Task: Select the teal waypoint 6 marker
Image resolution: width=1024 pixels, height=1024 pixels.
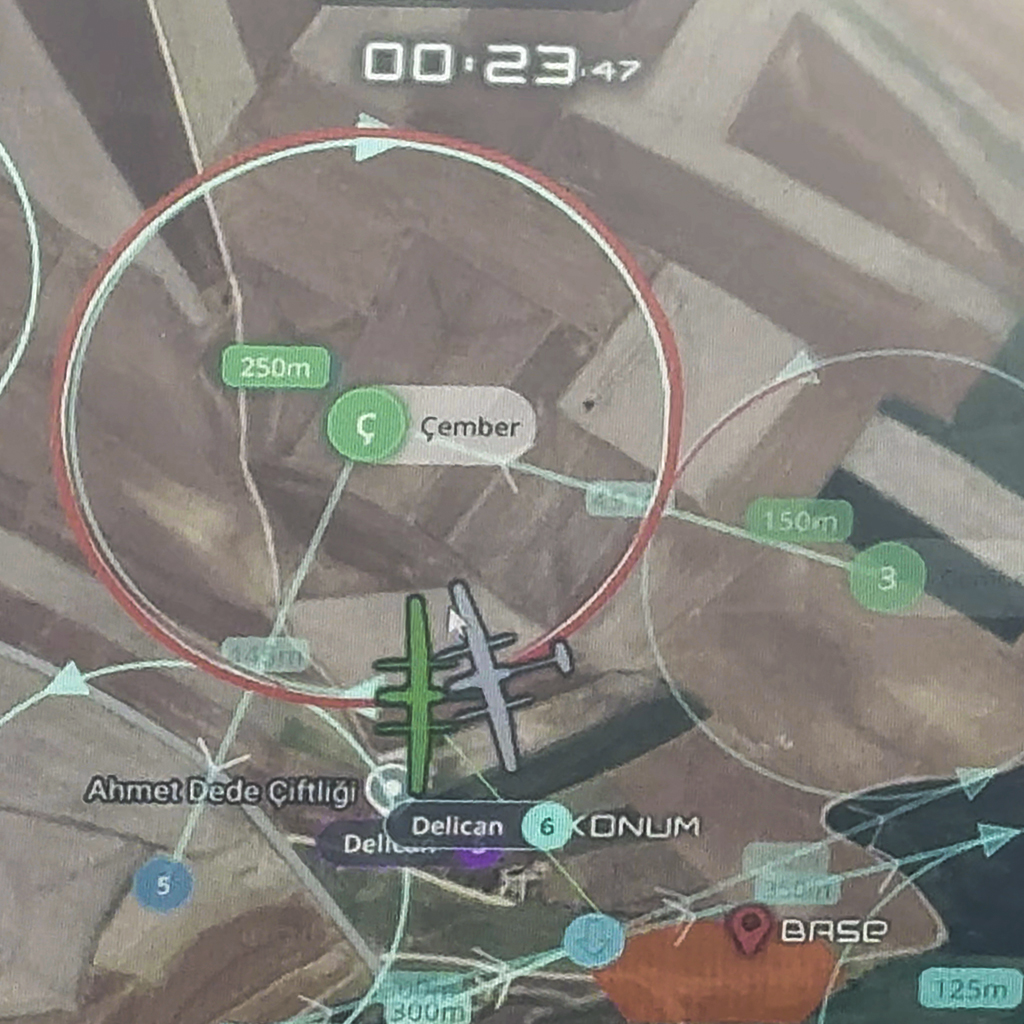Action: click(546, 826)
